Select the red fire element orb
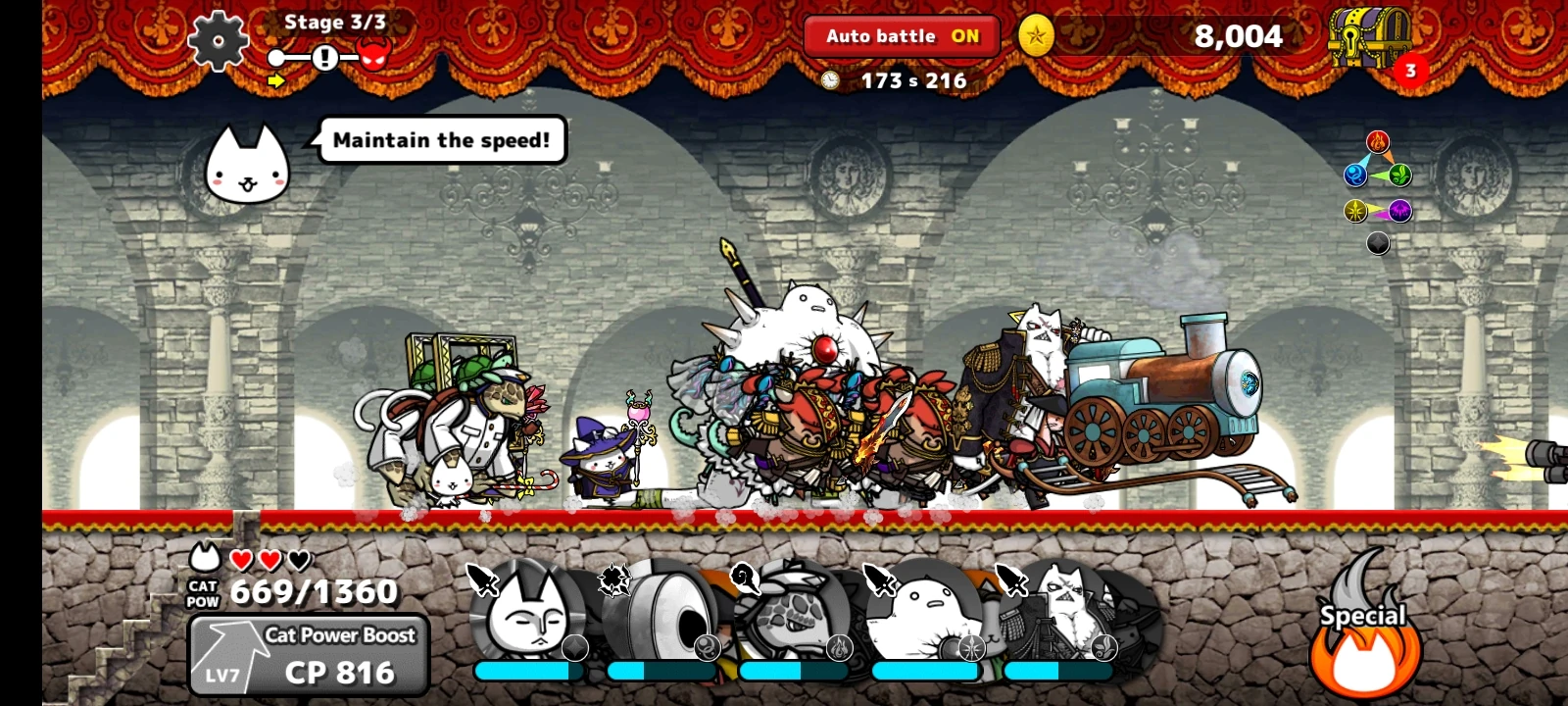This screenshot has height=706, width=1568. 1378,141
